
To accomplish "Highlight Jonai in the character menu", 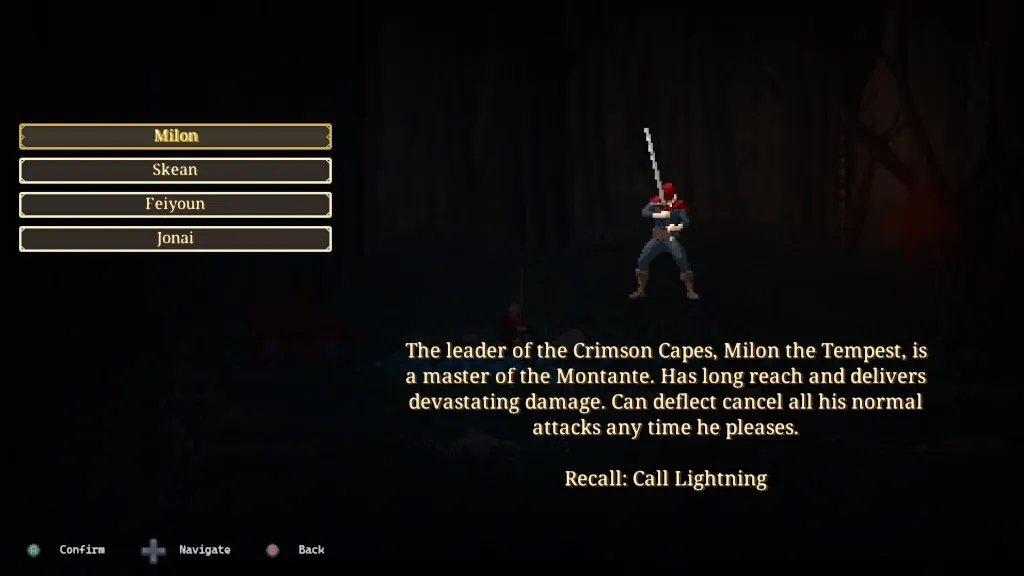I will pyautogui.click(x=175, y=239).
